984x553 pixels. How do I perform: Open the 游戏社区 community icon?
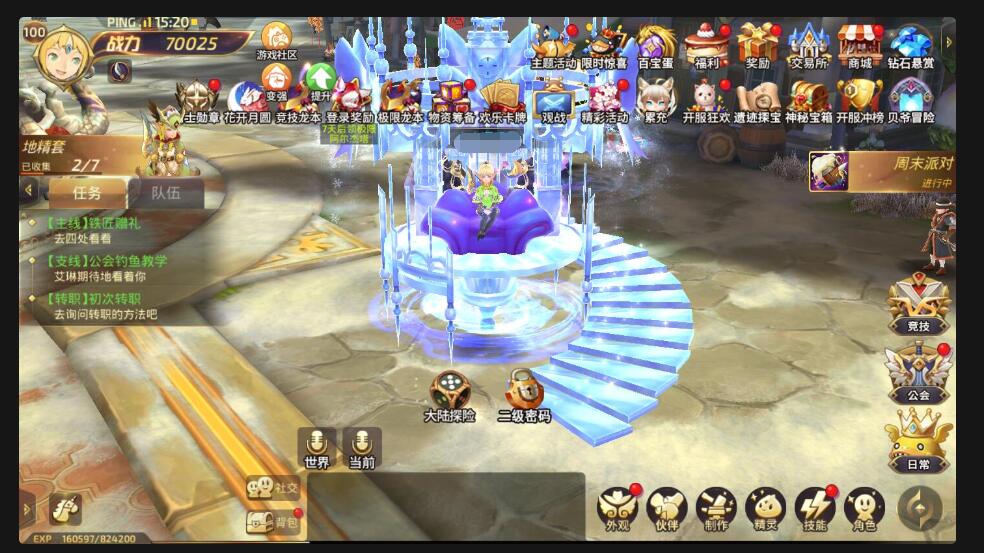[277, 40]
